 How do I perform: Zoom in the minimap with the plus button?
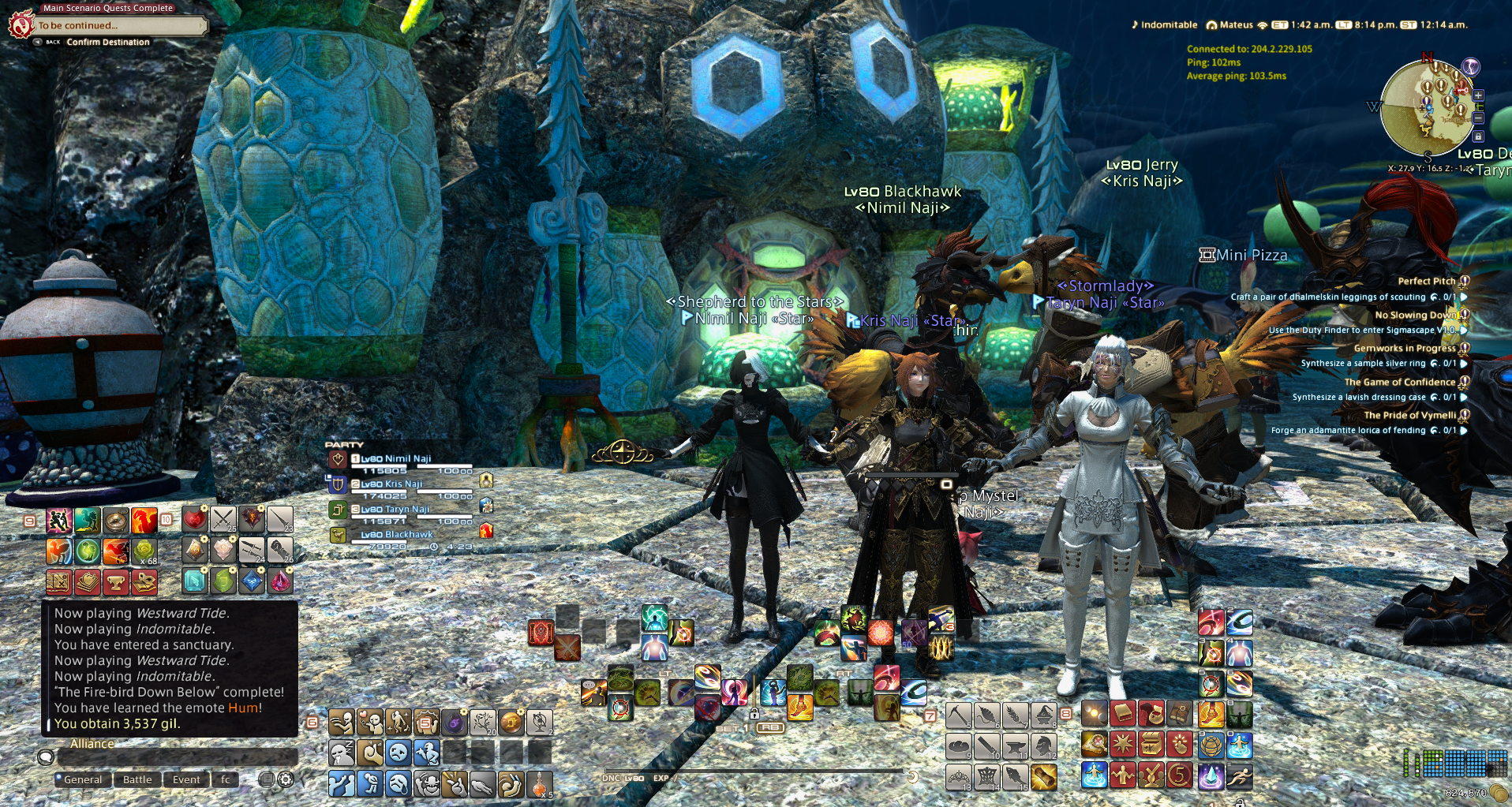click(x=1478, y=95)
